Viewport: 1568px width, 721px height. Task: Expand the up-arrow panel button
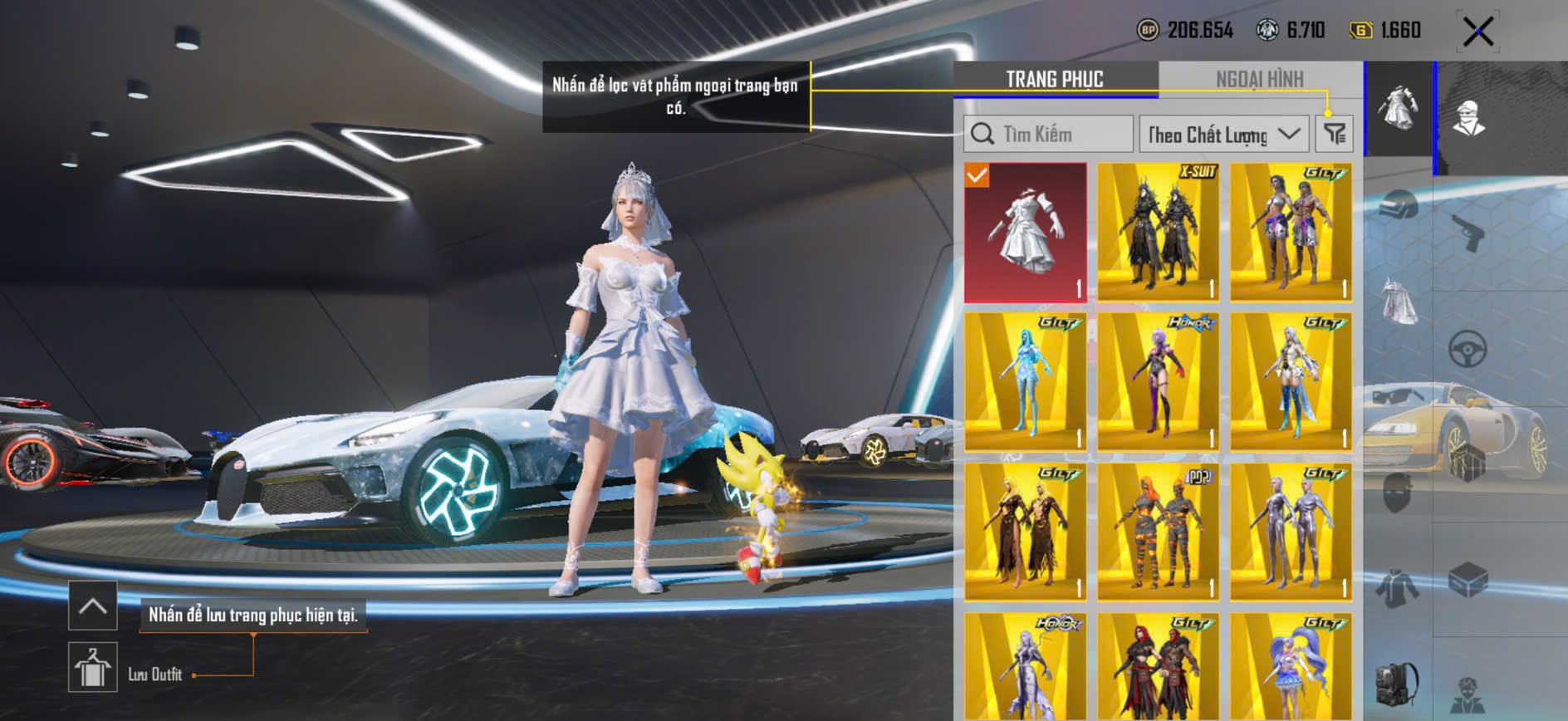coord(92,606)
